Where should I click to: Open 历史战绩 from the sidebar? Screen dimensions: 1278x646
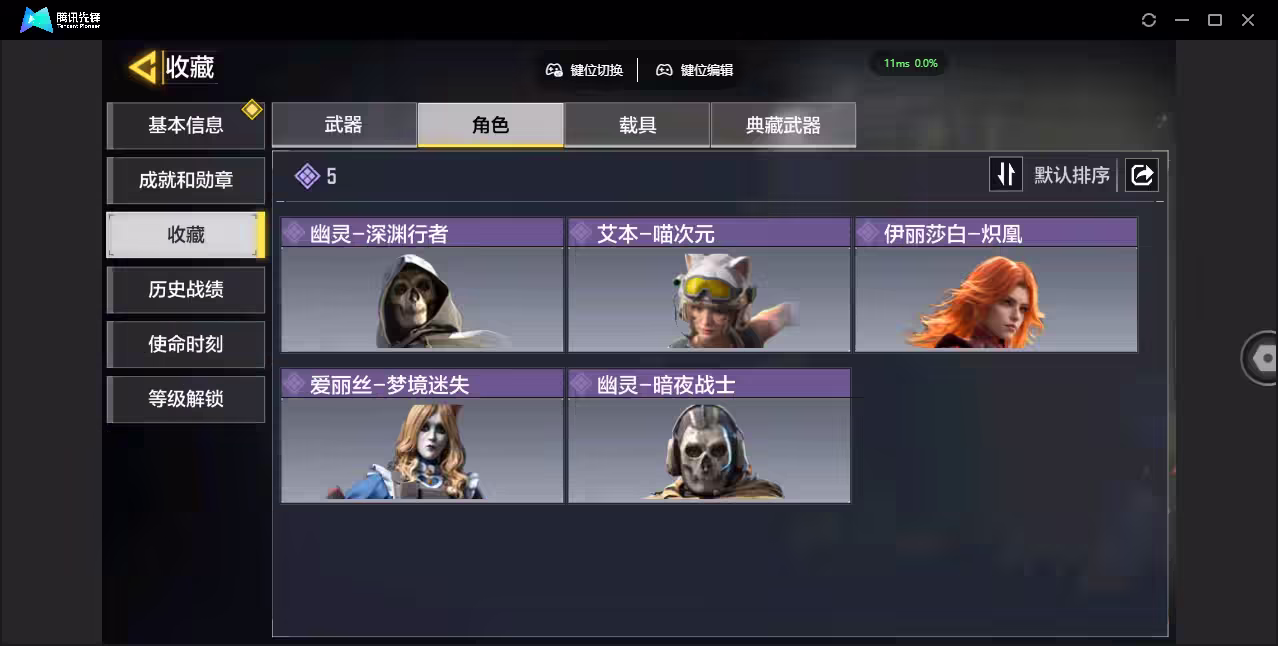coord(186,290)
